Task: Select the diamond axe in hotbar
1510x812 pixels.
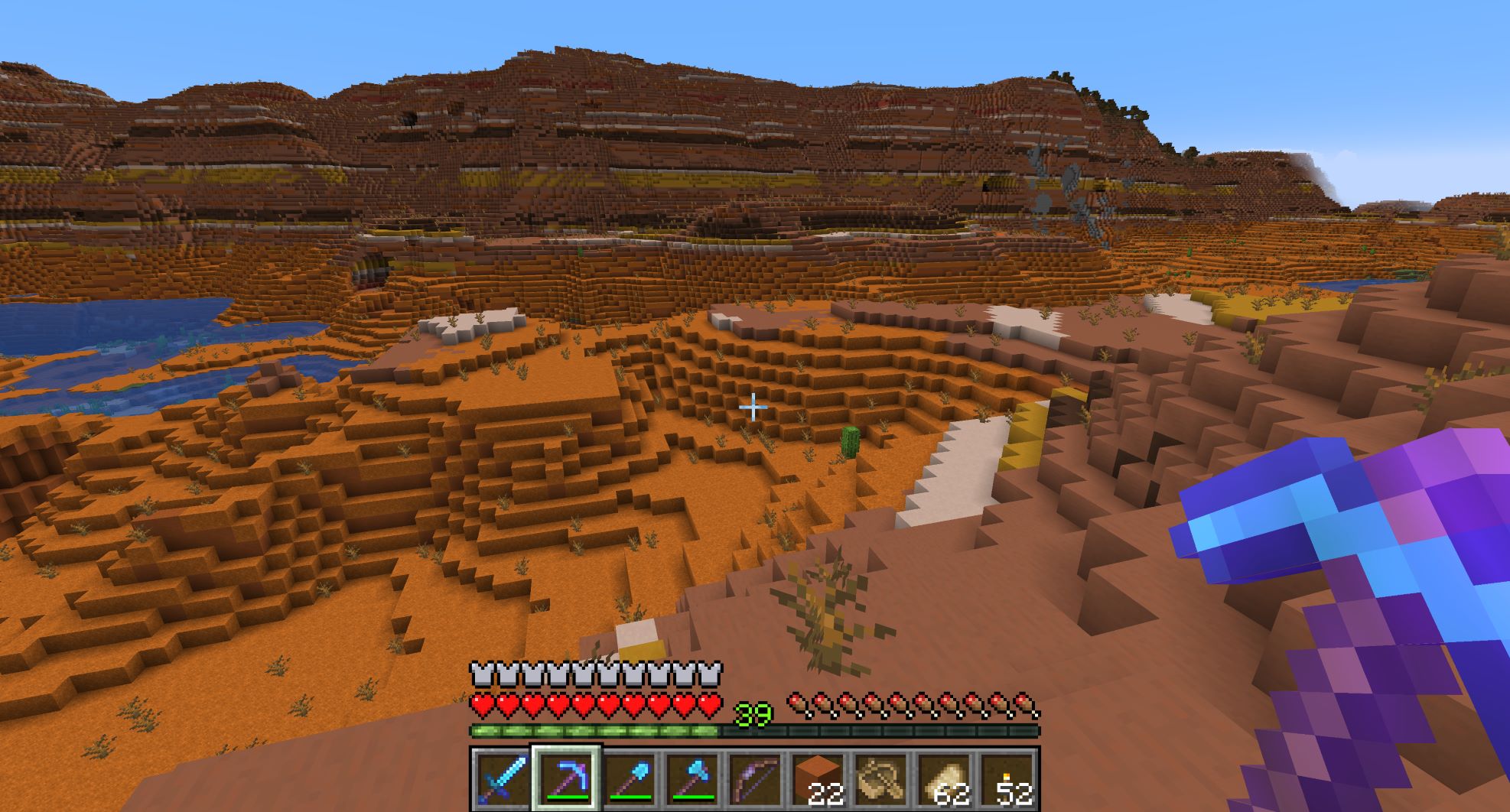Action: coord(692,778)
